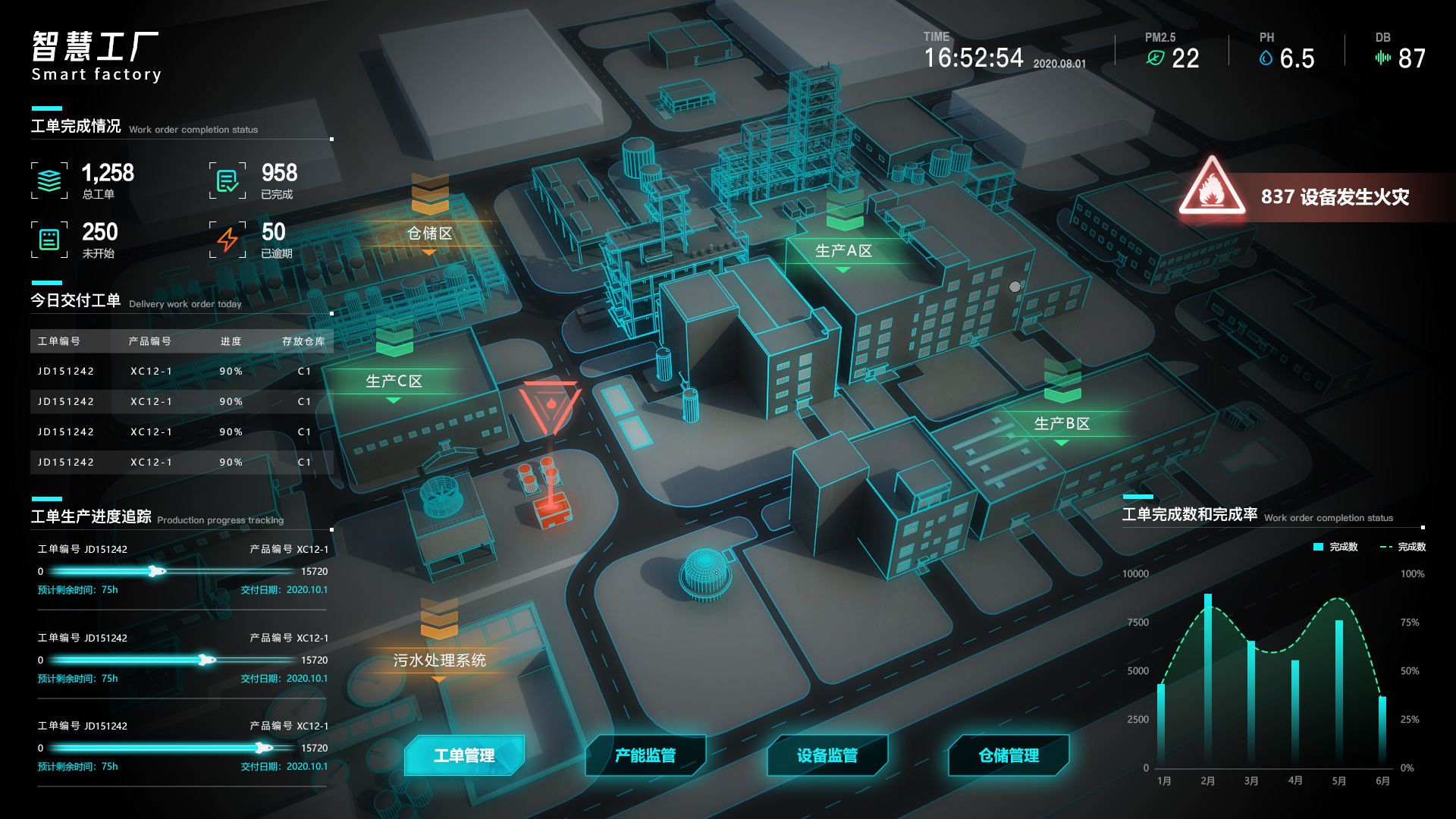The width and height of the screenshot is (1456, 819).
Task: Open 仓储管理 section
Action: tap(1009, 755)
